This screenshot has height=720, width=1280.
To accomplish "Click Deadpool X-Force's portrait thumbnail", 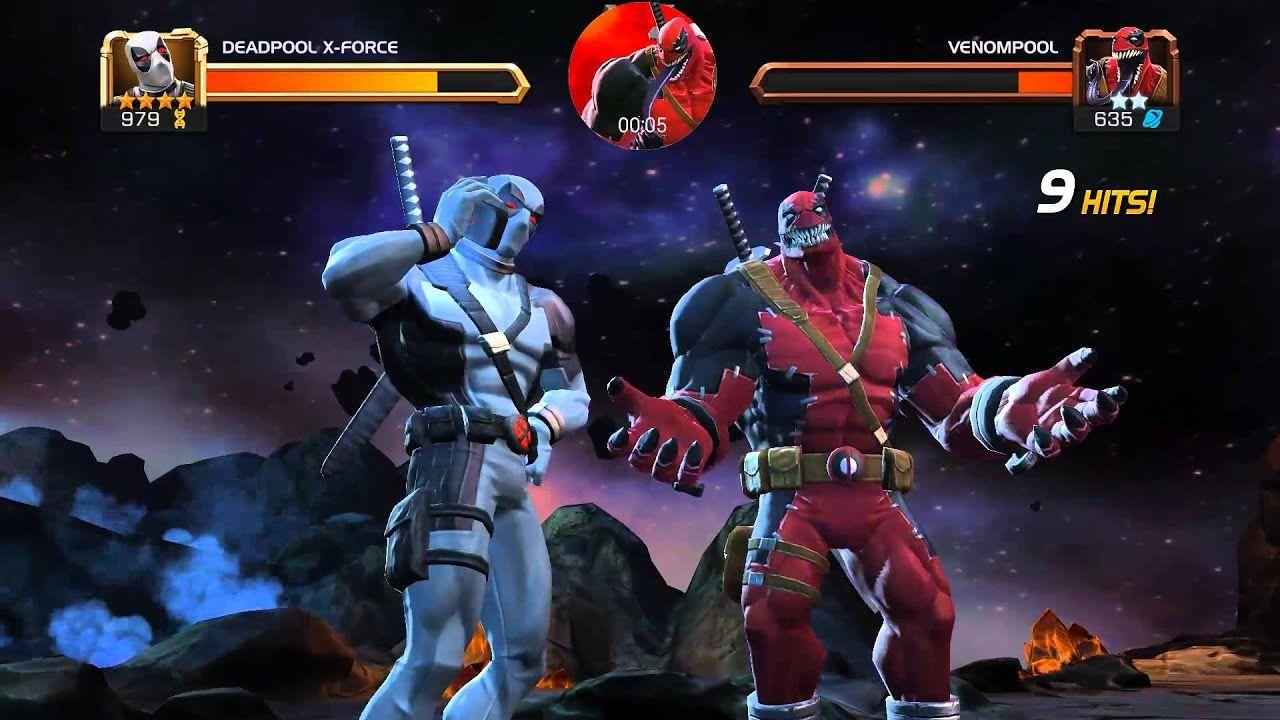I will tap(148, 68).
